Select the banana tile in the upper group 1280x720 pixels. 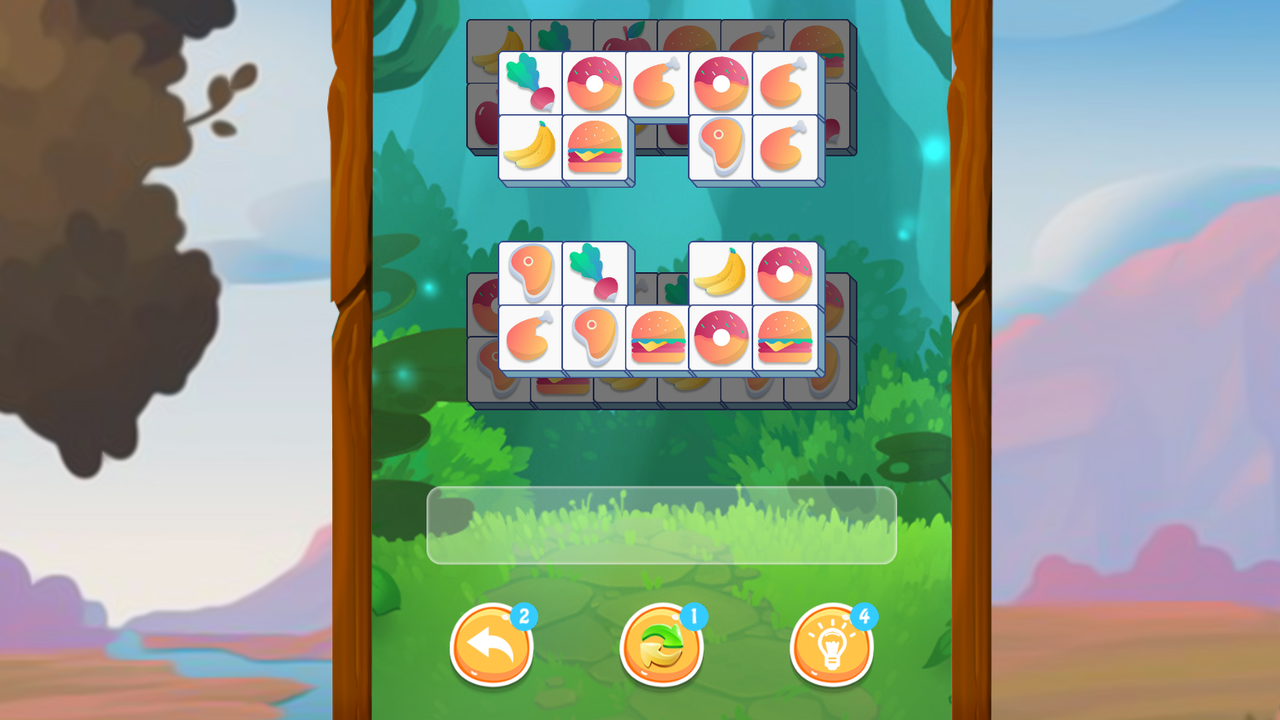pos(530,149)
